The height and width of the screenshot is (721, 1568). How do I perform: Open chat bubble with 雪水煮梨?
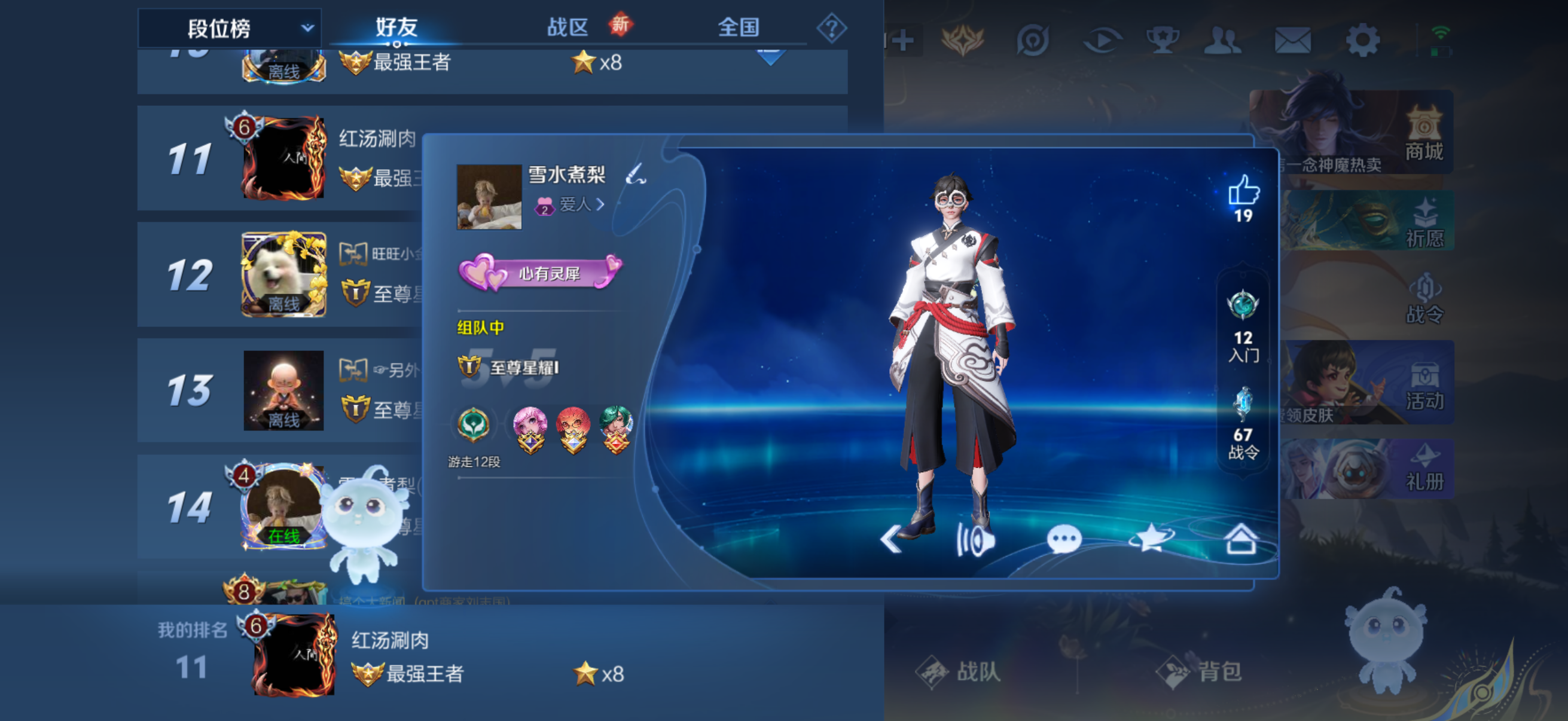pos(1063,539)
